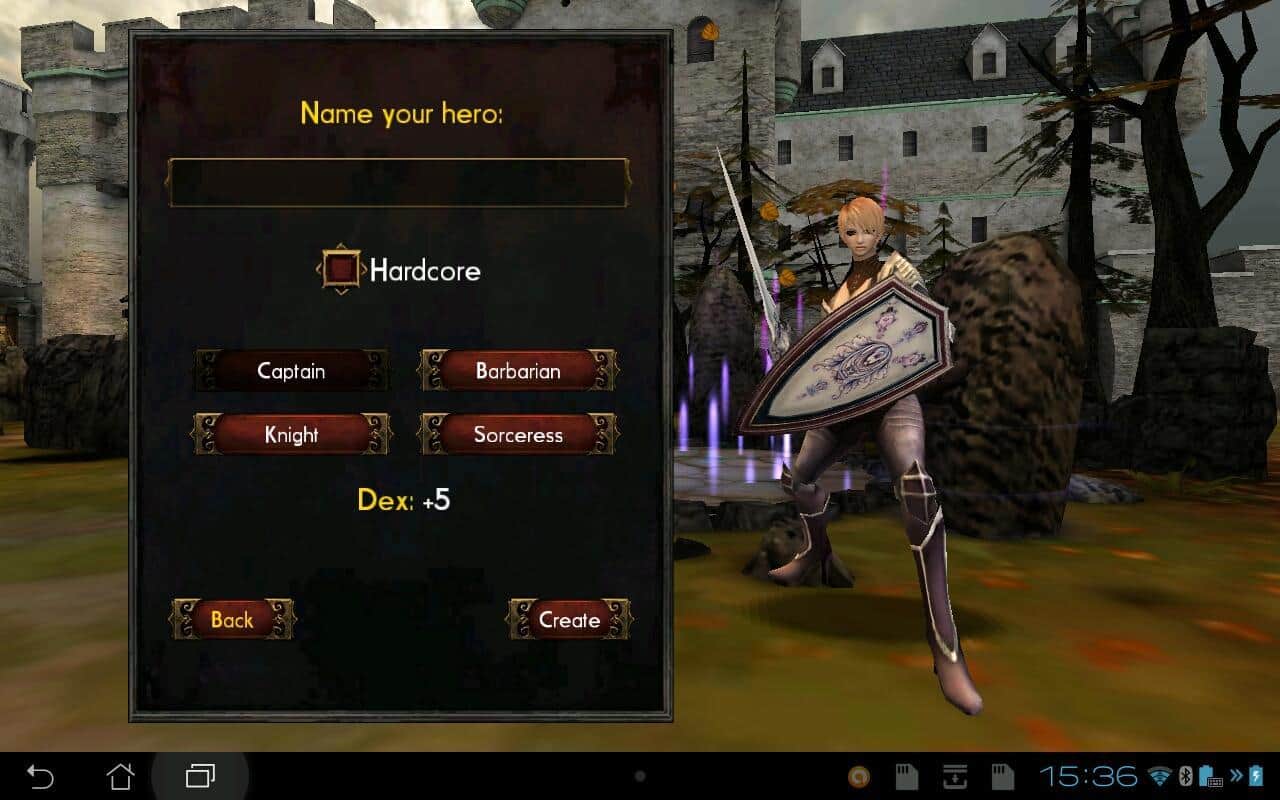This screenshot has height=800, width=1280.
Task: Tap the Wi-Fi status icon
Action: click(x=1160, y=775)
